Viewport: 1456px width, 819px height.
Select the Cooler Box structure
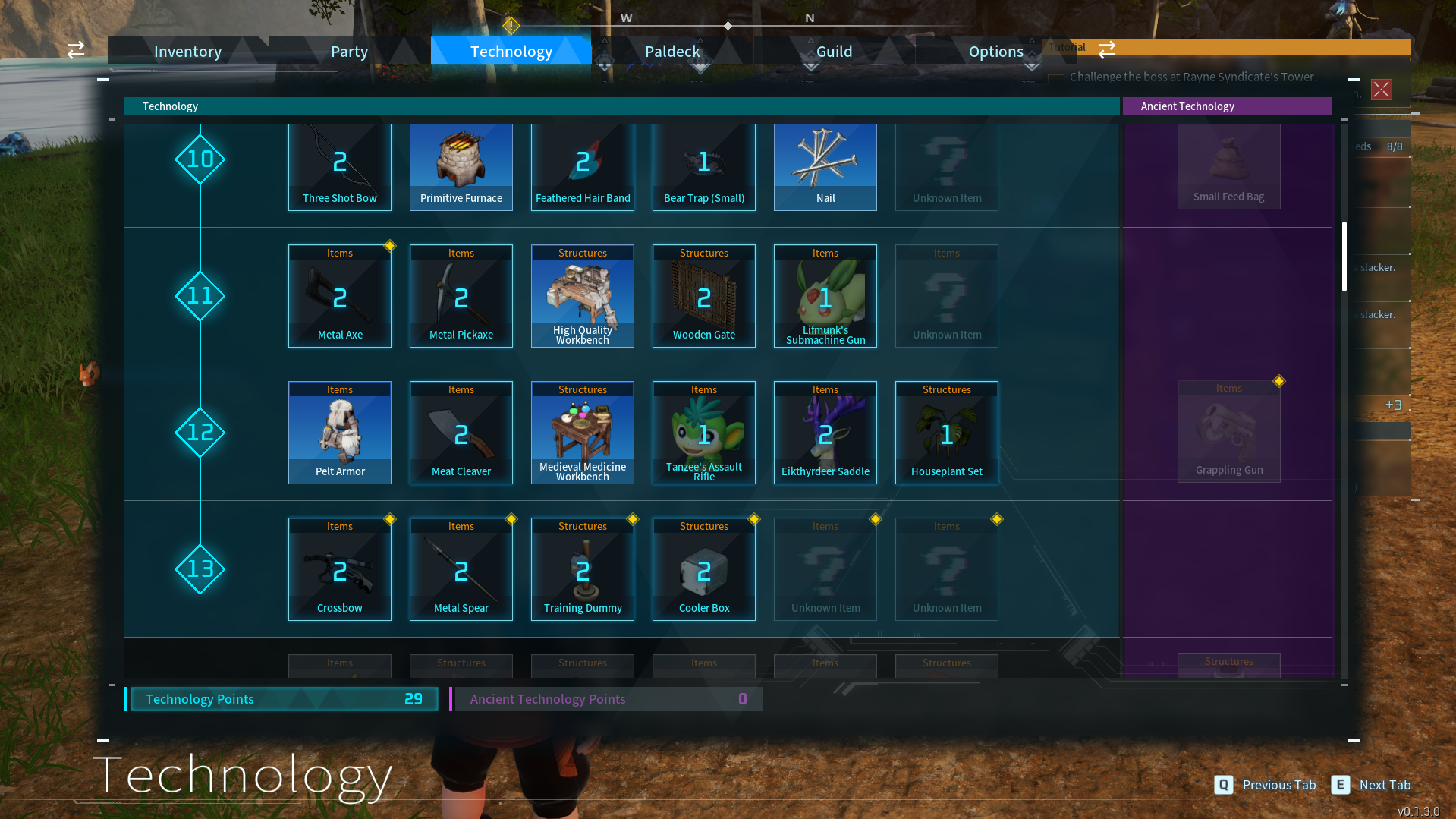coord(703,569)
